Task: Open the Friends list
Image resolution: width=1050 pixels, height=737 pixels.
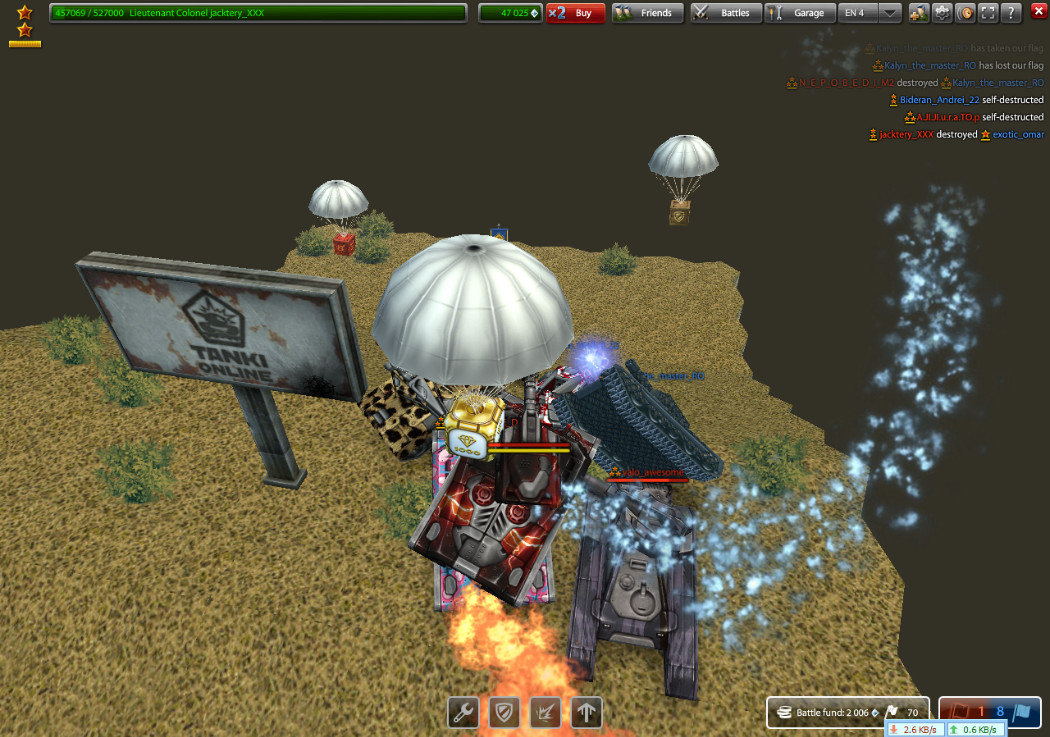Action: (x=647, y=13)
